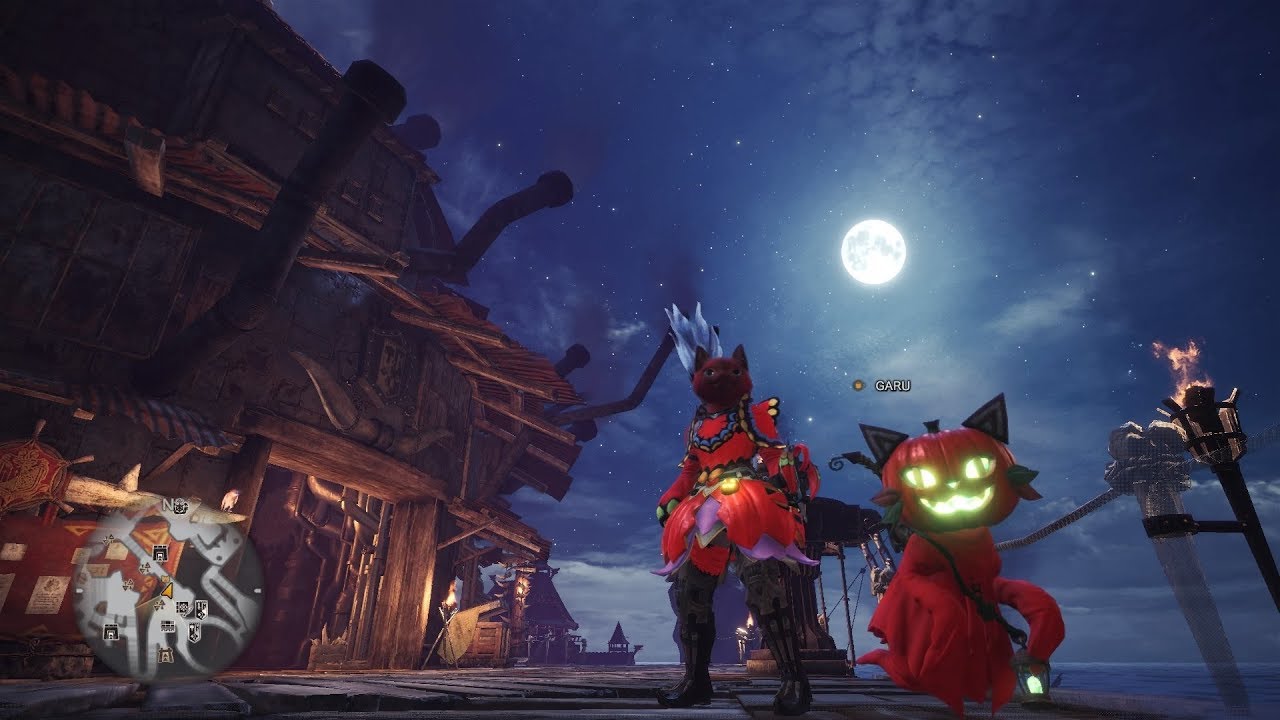Click the twin-triangle gathering icon on minimap
Image resolution: width=1280 pixels, height=720 pixels.
(146, 567)
